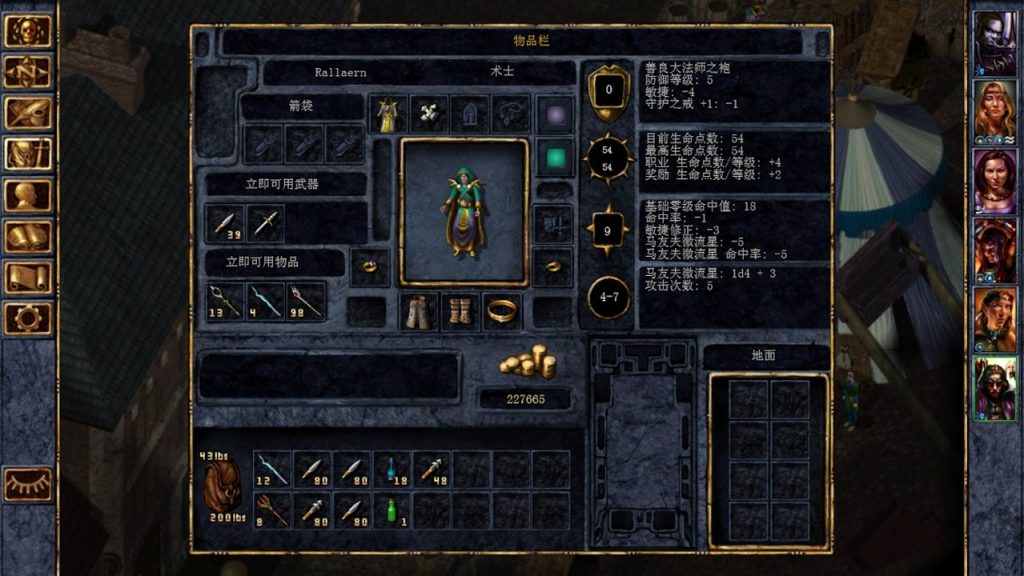Screen dimensions: 1024x576
Task: Select the dagger in the quick weapon slot
Action: pos(266,222)
